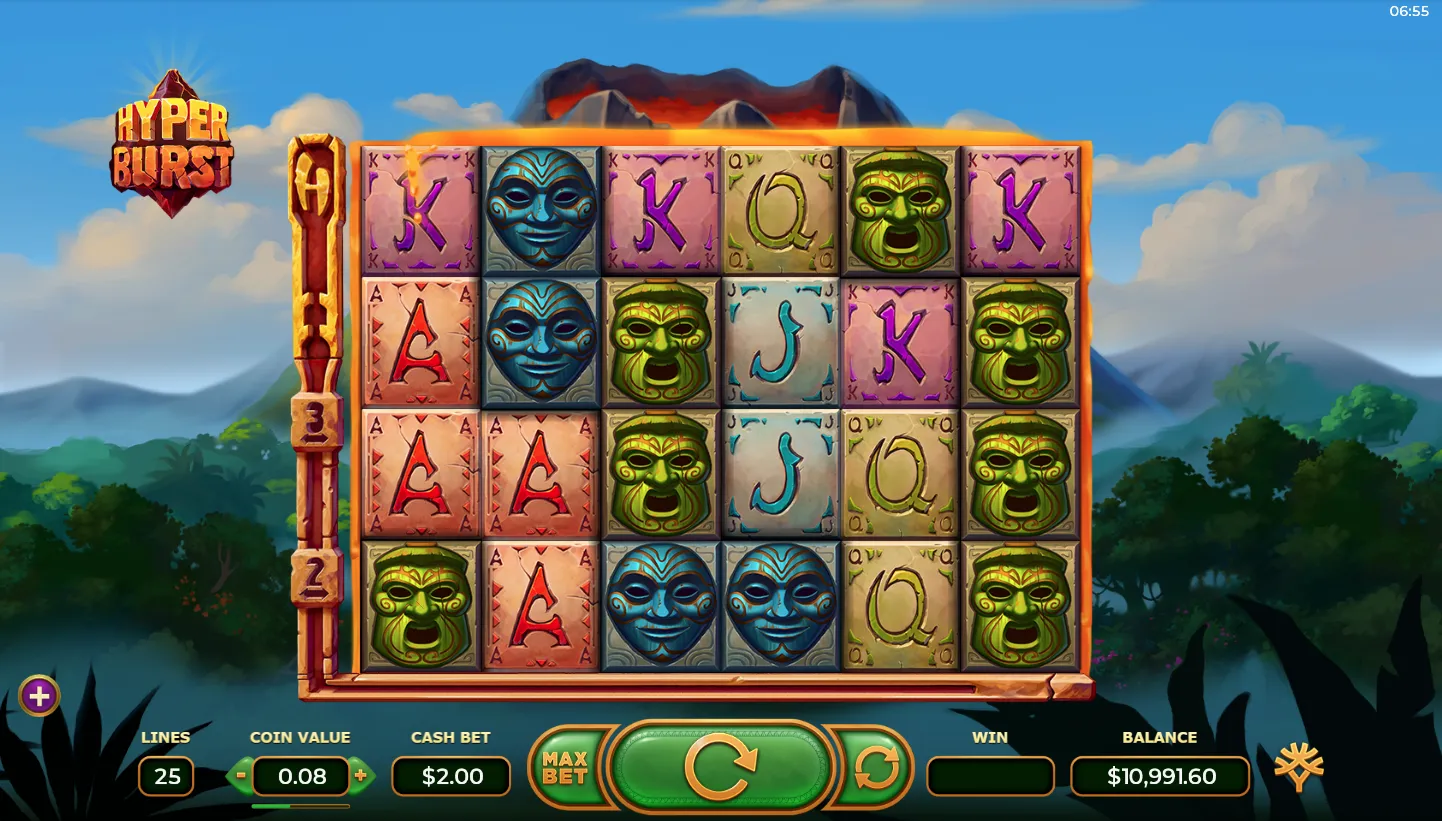The height and width of the screenshot is (821, 1442).
Task: Activate the autoplay circular arrows button
Action: (874, 767)
